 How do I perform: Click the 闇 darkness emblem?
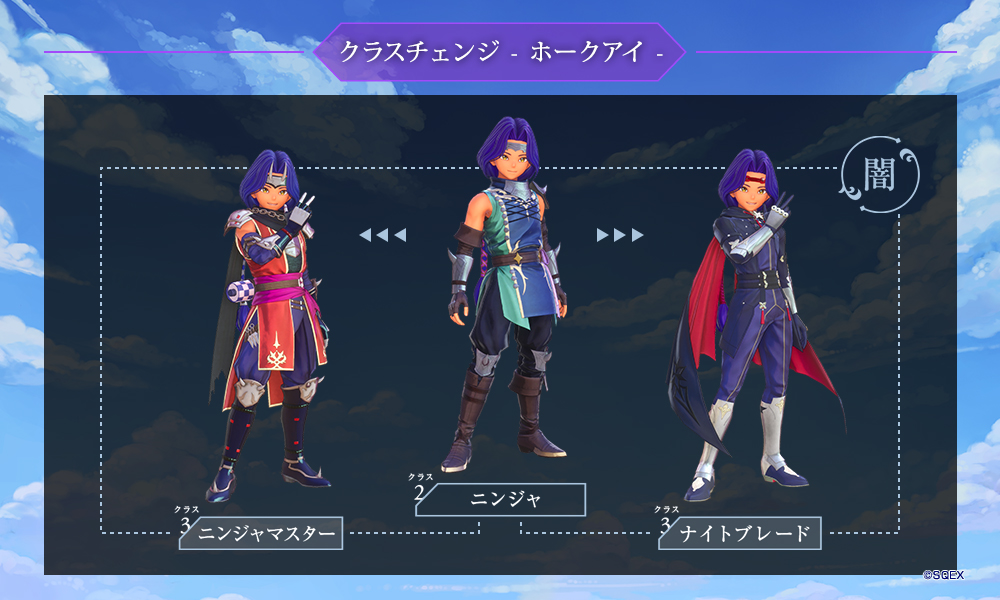(879, 173)
